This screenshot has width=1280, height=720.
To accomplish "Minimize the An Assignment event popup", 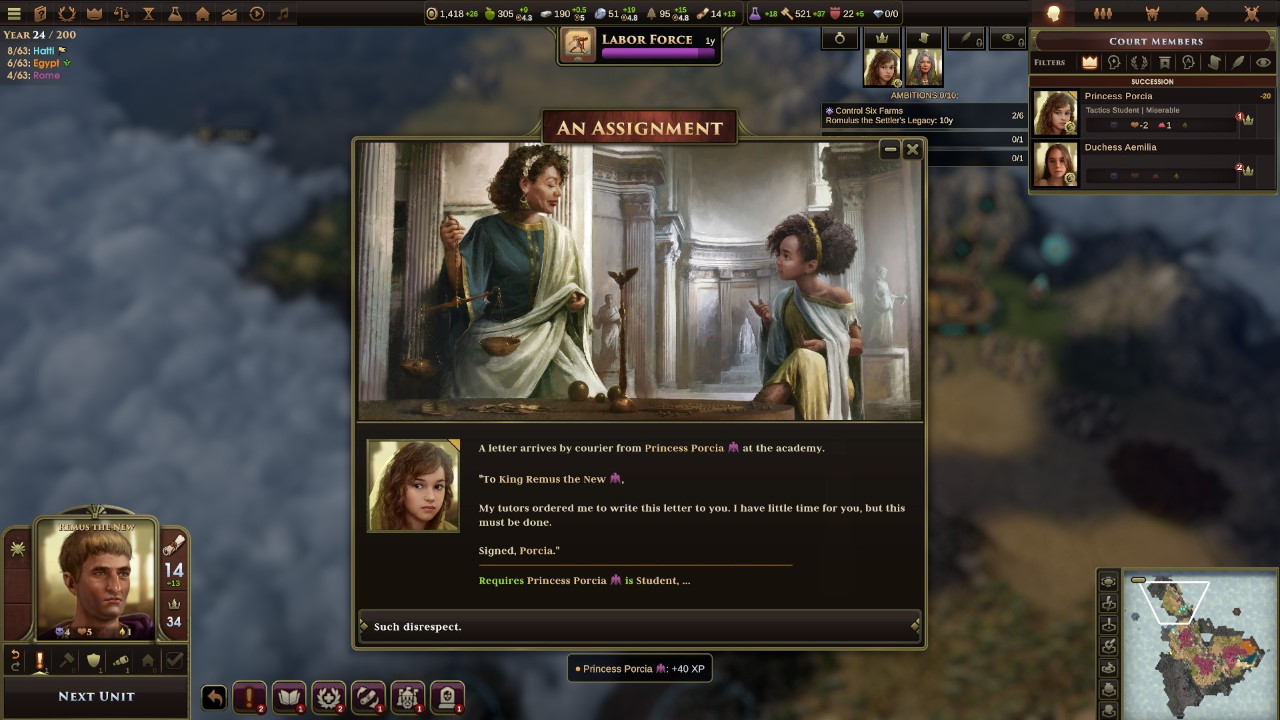I will 889,149.
